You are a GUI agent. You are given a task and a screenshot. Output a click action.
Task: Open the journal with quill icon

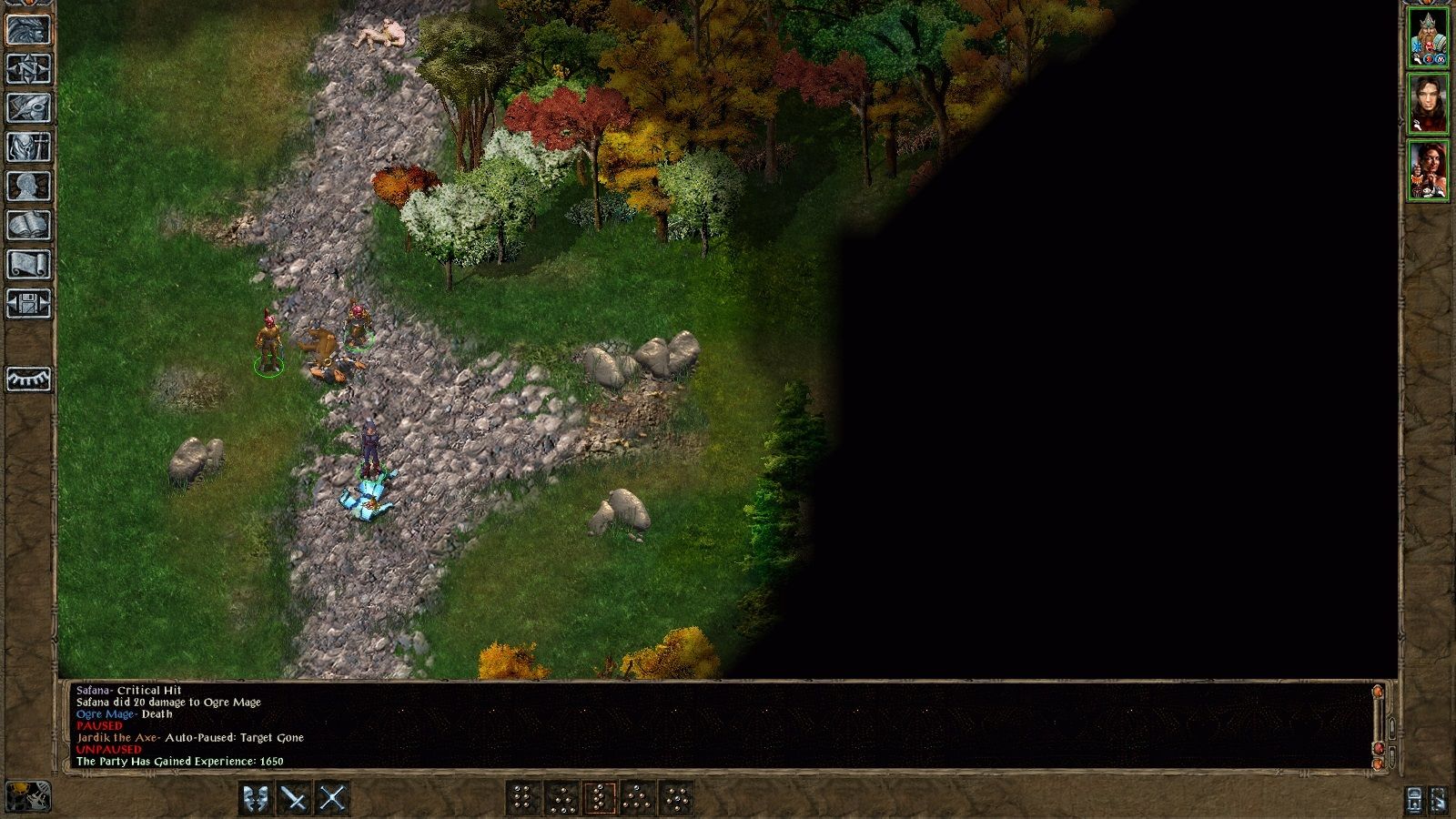[x=29, y=106]
